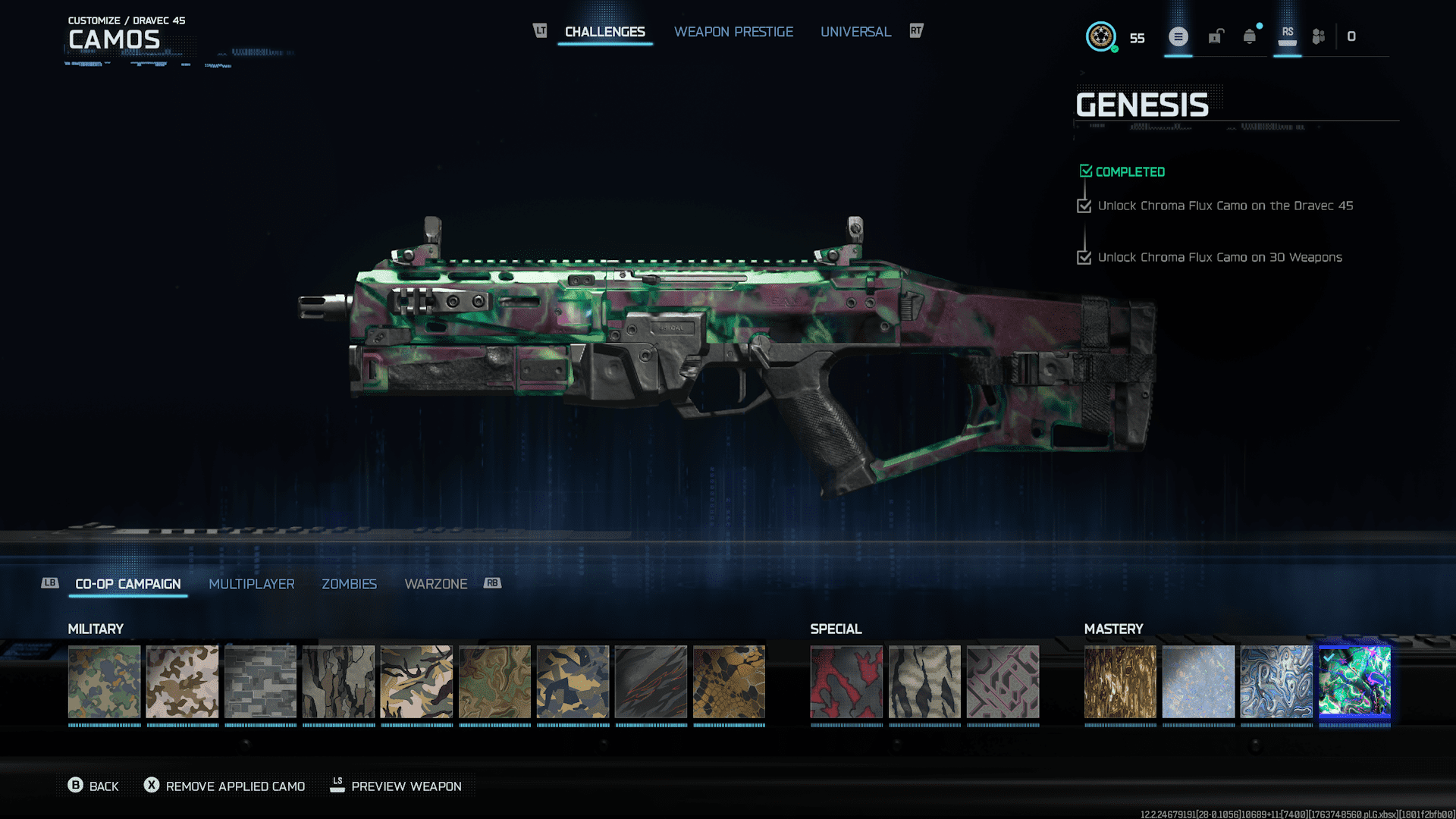Select the Universal camos tab
1456x819 pixels.
click(855, 32)
